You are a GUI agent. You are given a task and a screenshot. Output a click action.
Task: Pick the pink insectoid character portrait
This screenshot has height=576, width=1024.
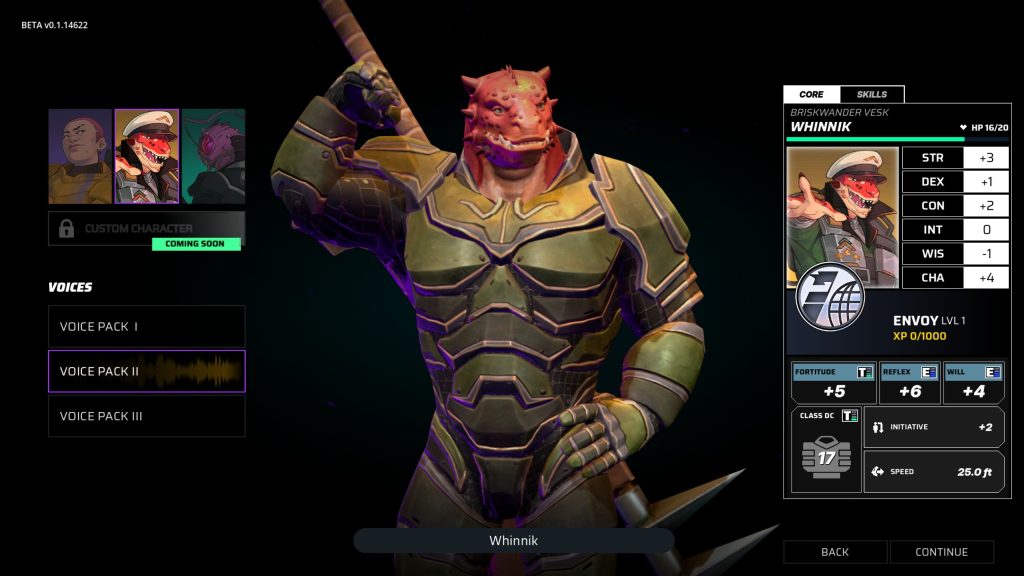214,156
